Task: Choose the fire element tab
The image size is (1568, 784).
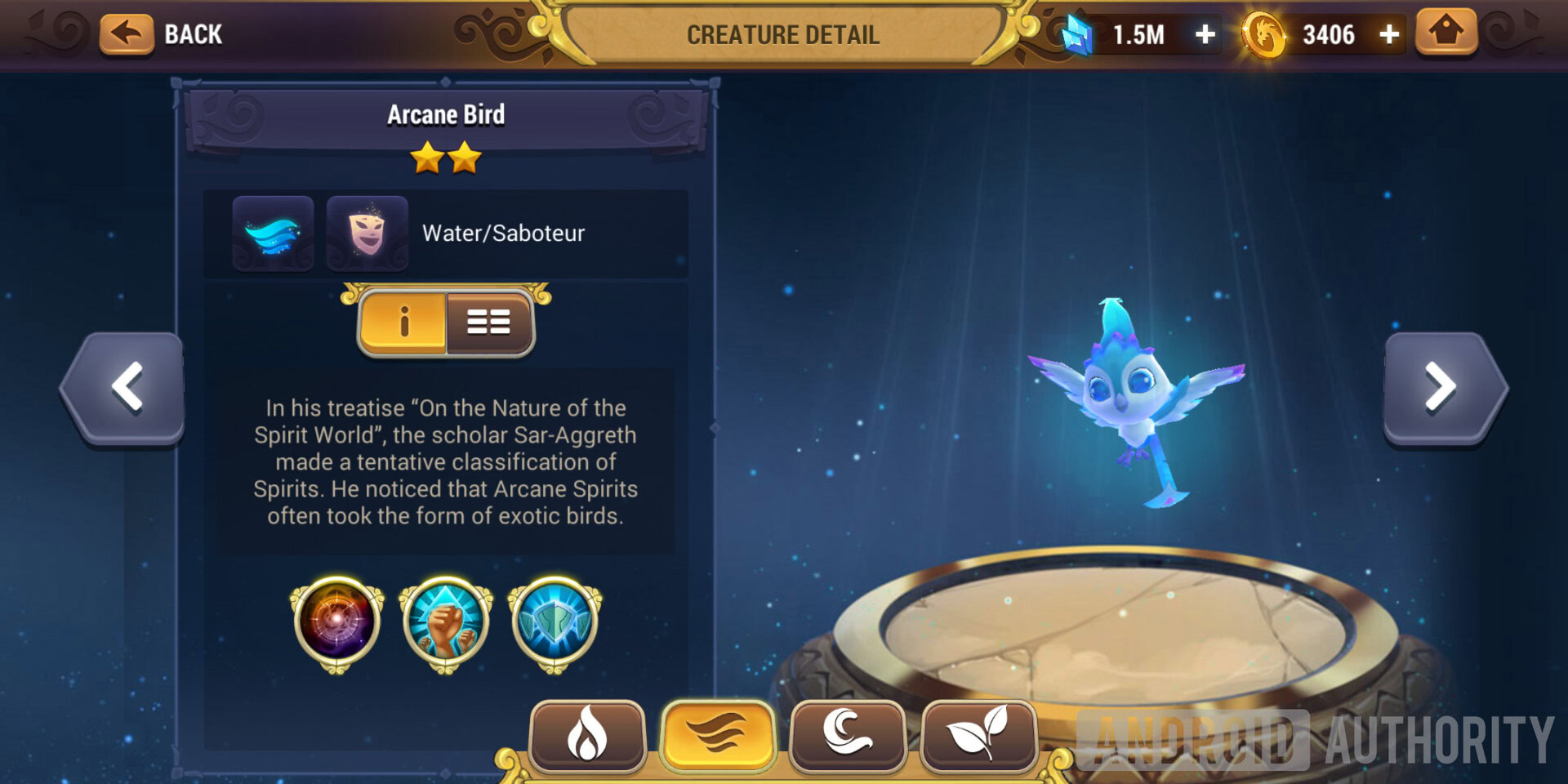Action: [587, 734]
